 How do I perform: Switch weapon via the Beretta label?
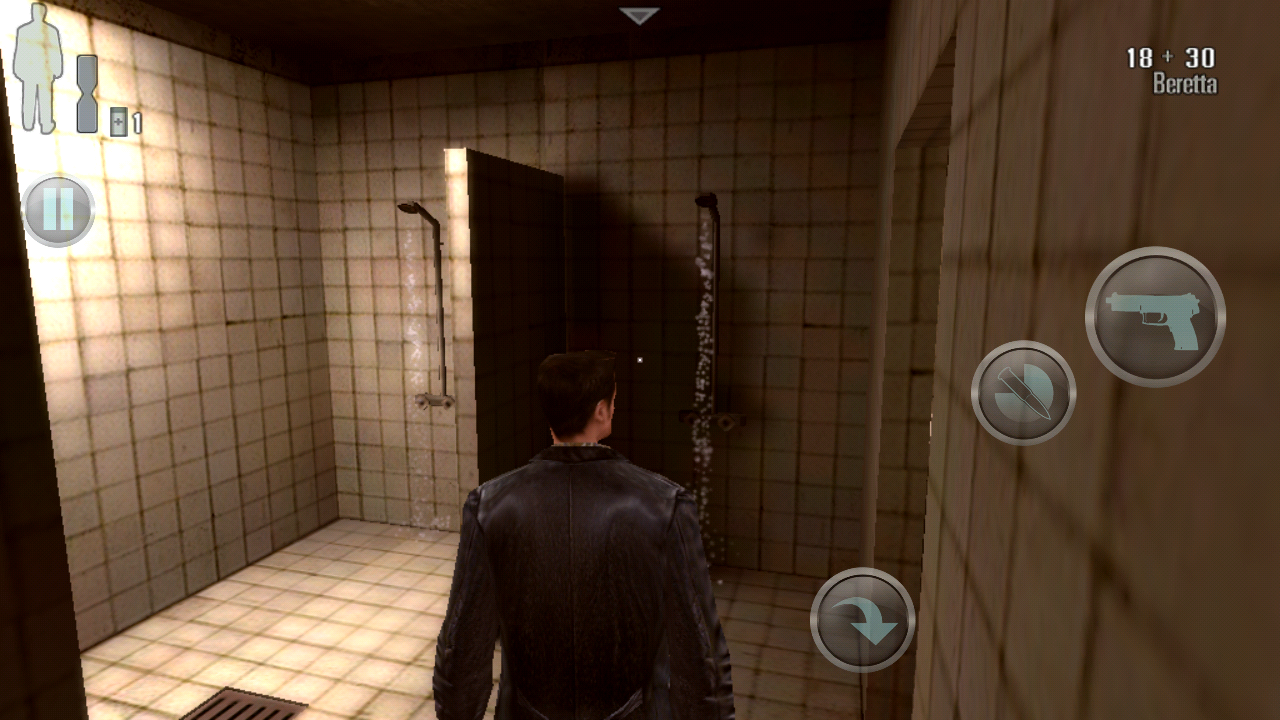[x=1184, y=84]
